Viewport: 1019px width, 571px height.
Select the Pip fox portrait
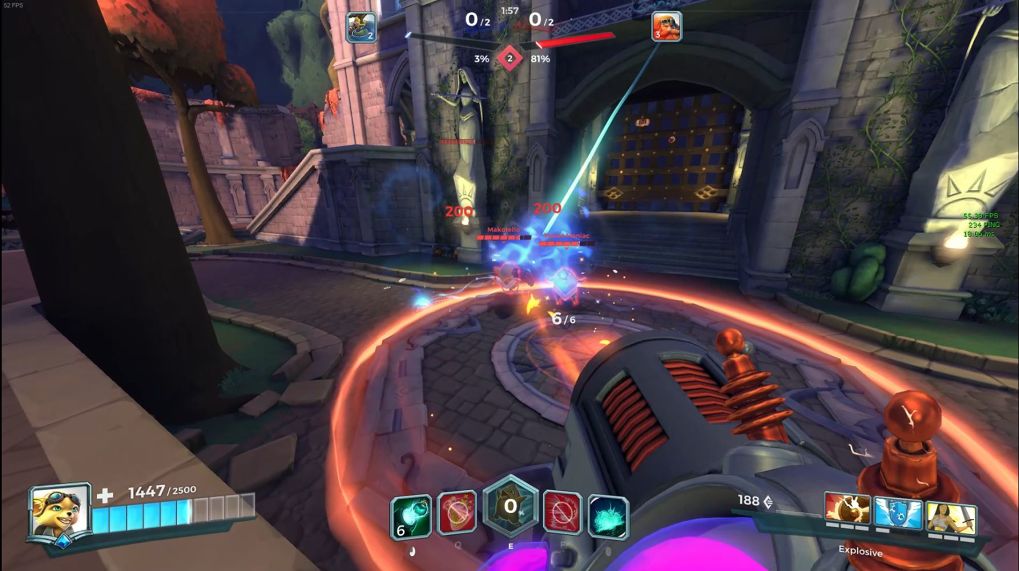(x=61, y=511)
